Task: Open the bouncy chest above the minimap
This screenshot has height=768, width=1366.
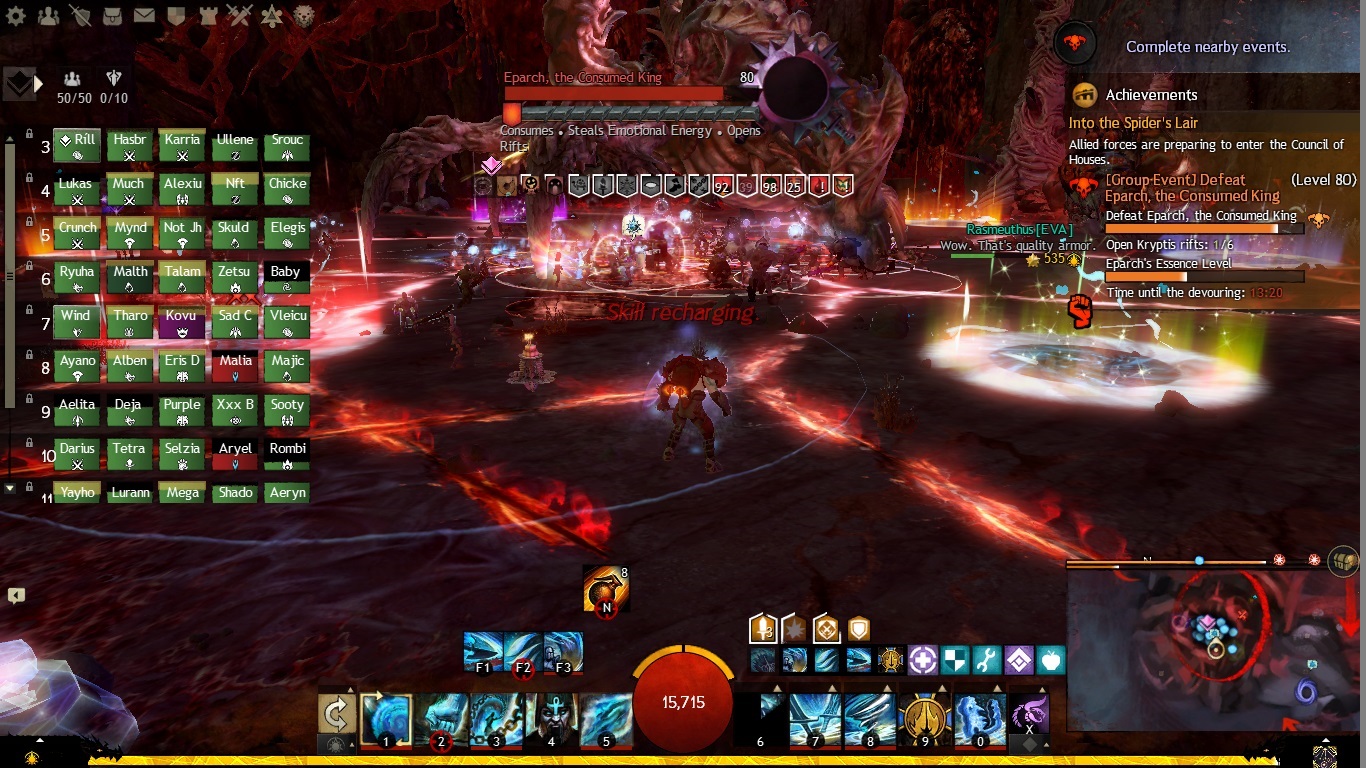Action: point(1344,561)
